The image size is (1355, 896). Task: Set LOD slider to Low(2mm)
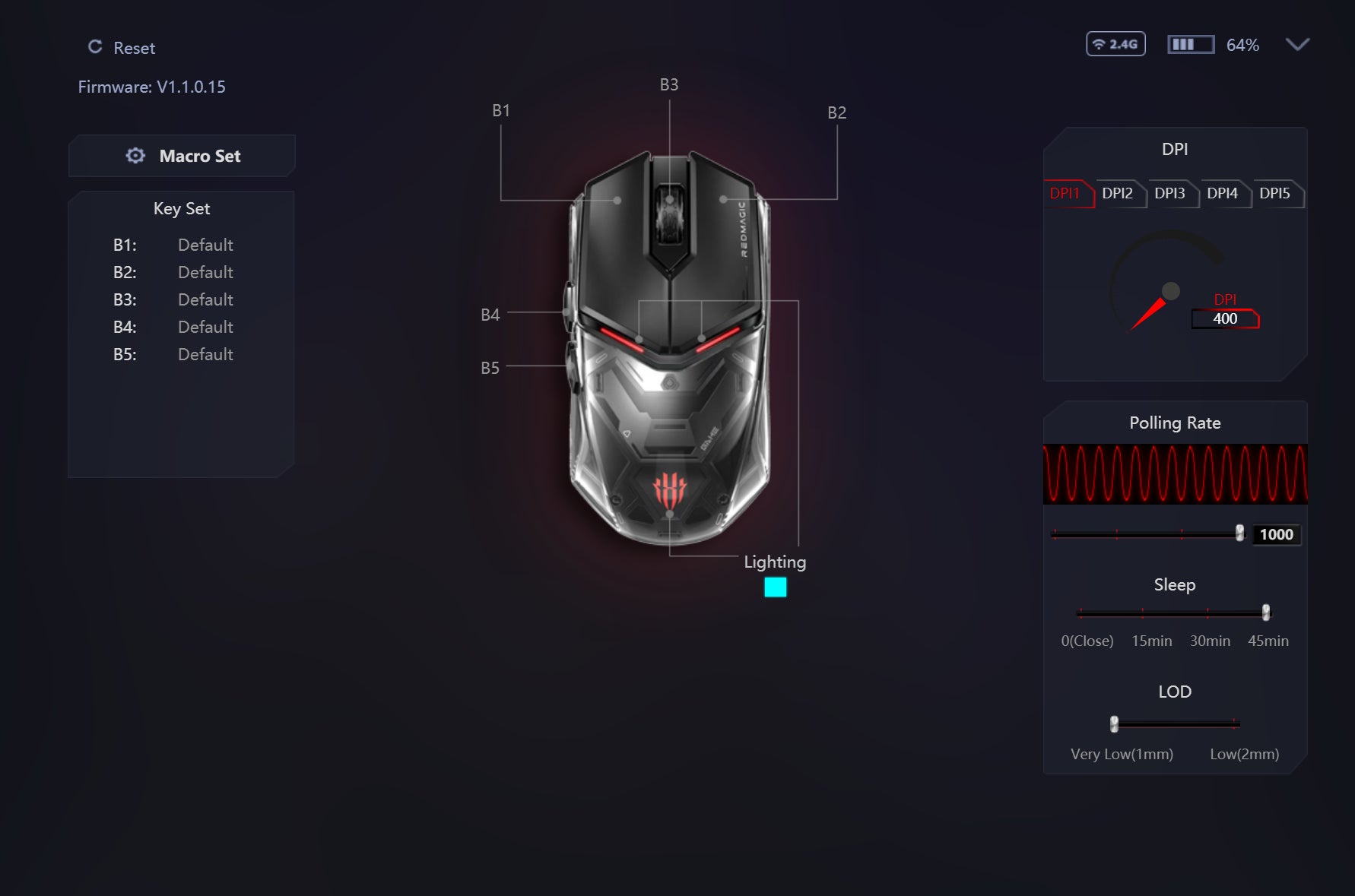tap(1235, 723)
